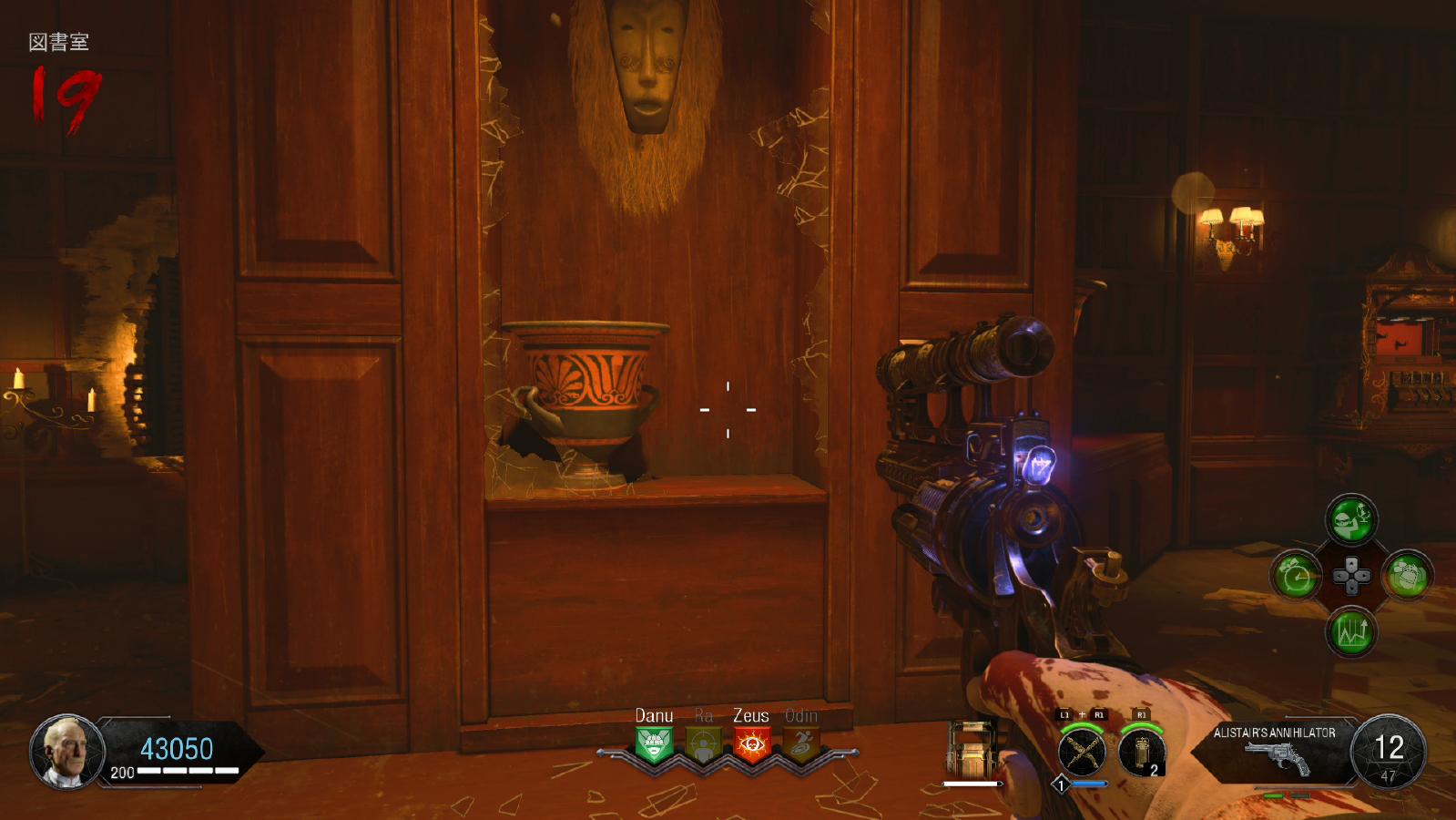Use the alarm clock elixir
1456x820 pixels.
(1296, 576)
